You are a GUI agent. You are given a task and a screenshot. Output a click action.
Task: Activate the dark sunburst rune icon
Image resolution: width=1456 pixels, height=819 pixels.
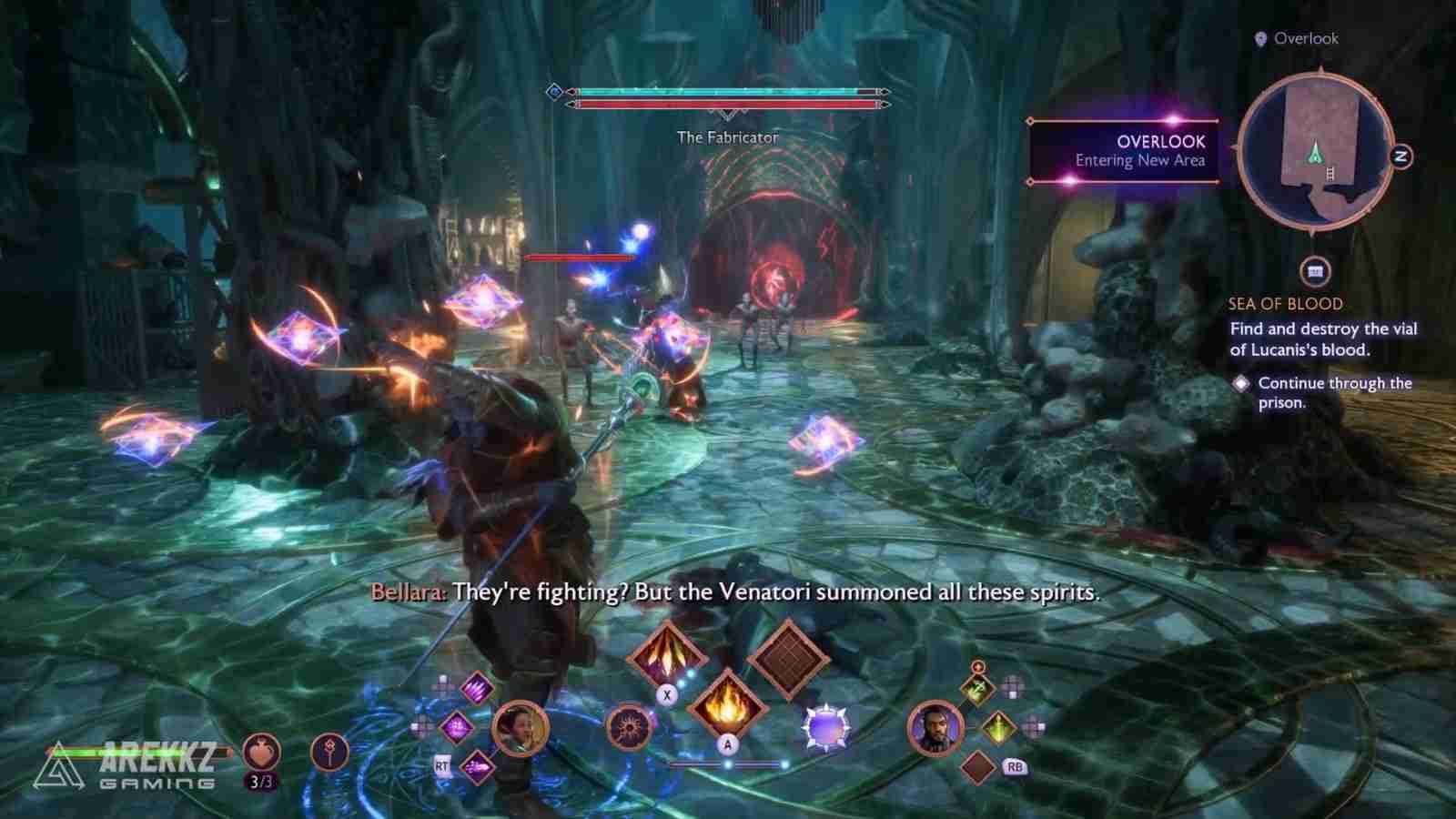[x=628, y=728]
